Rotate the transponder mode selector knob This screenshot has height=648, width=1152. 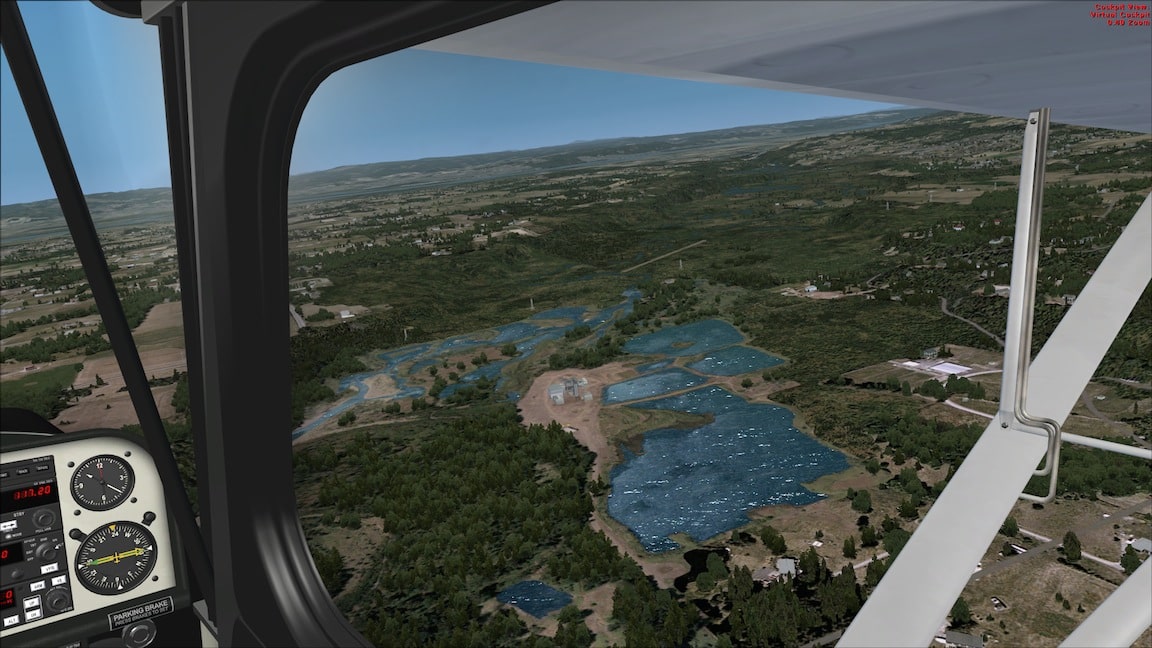point(47,553)
